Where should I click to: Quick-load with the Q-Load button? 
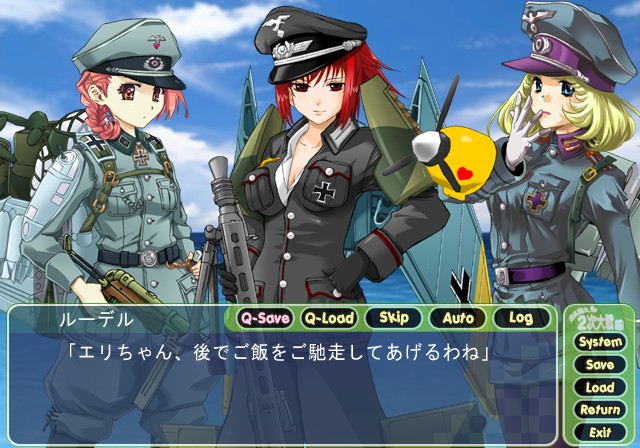point(329,319)
